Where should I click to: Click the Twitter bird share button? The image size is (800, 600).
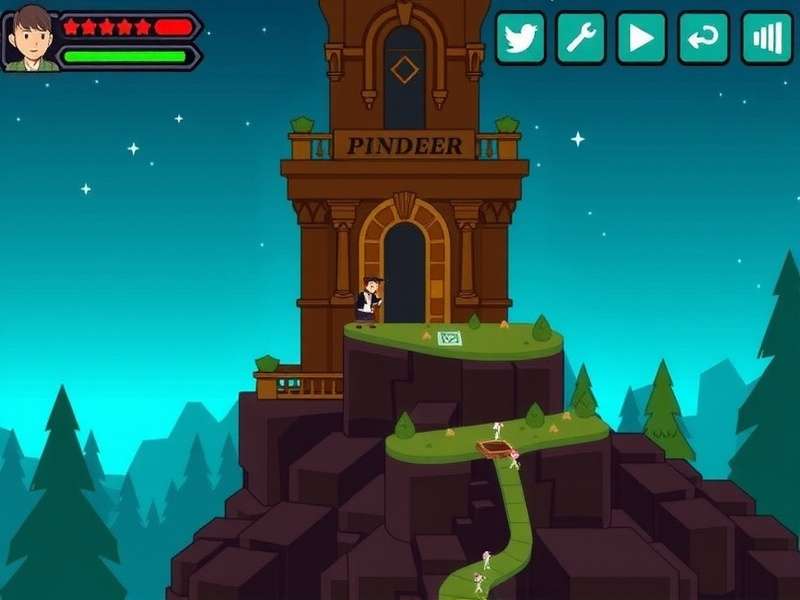coord(521,39)
